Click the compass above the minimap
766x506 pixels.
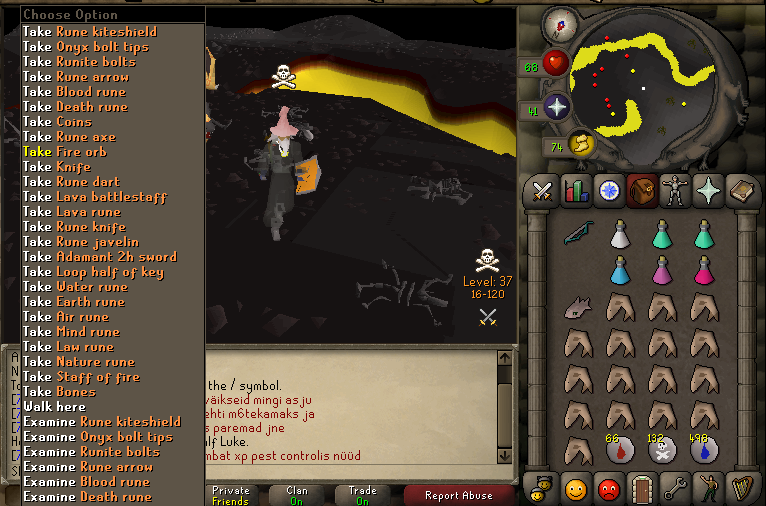click(x=559, y=23)
